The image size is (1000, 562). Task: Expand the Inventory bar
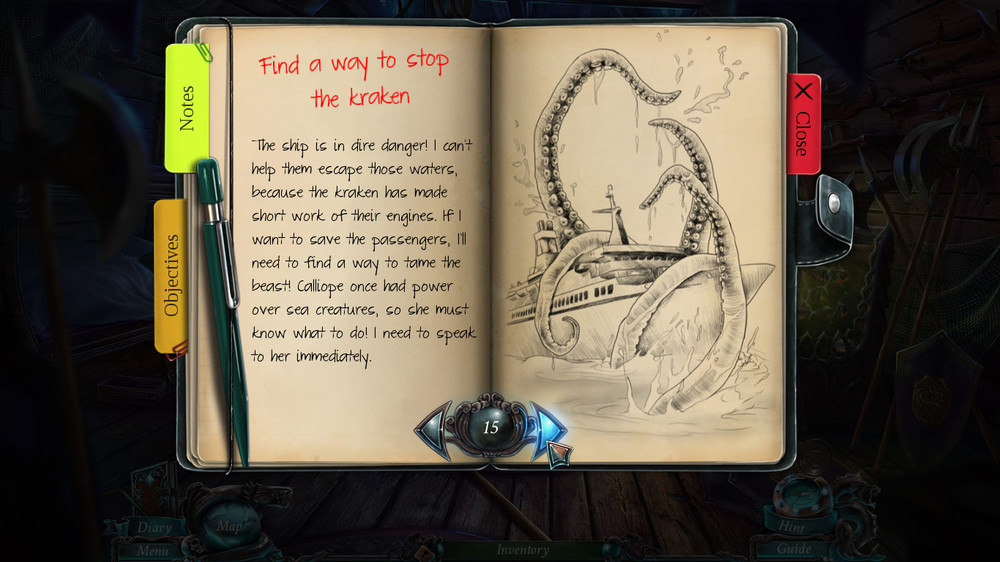tap(522, 549)
